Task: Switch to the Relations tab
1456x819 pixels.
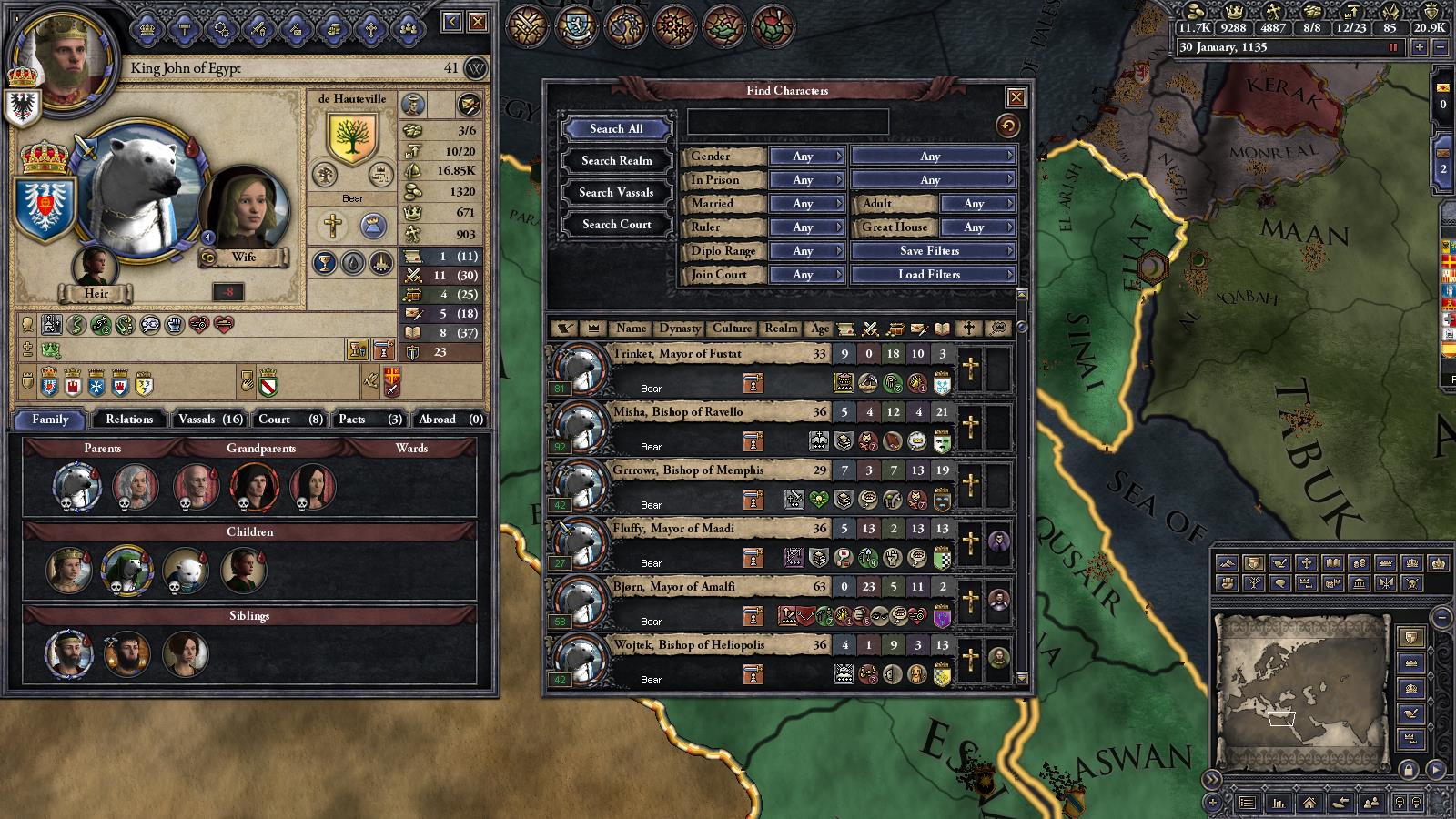Action: click(x=128, y=420)
